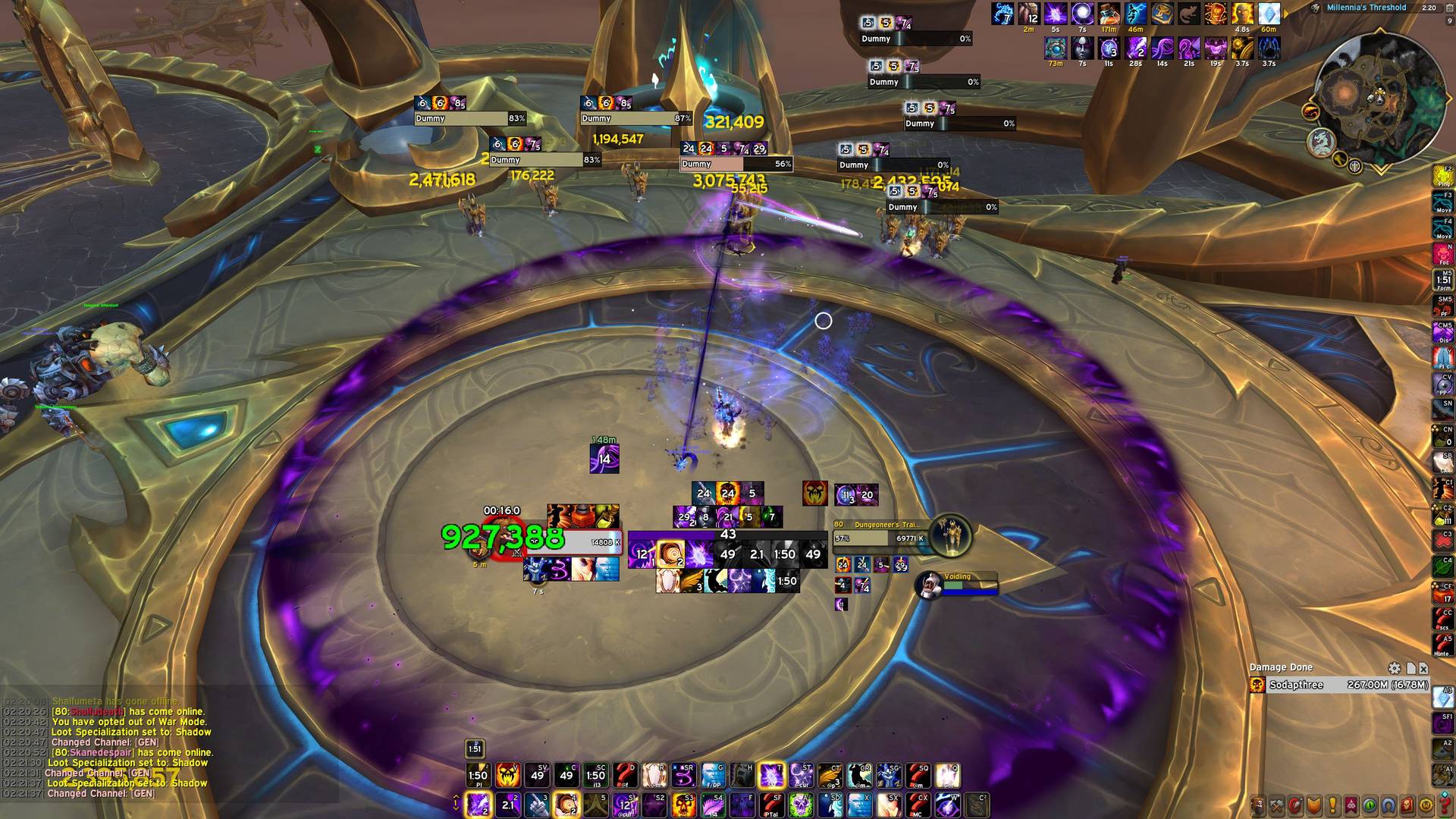This screenshot has height=819, width=1456.
Task: Use the glowing purple ability keybound T
Action: pos(771,775)
